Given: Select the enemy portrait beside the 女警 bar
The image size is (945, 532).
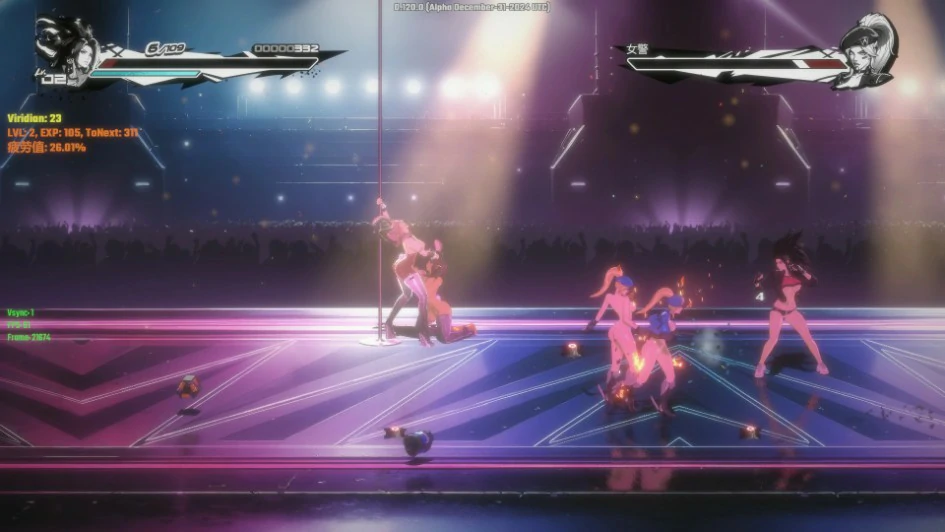Looking at the screenshot, I should [867, 50].
